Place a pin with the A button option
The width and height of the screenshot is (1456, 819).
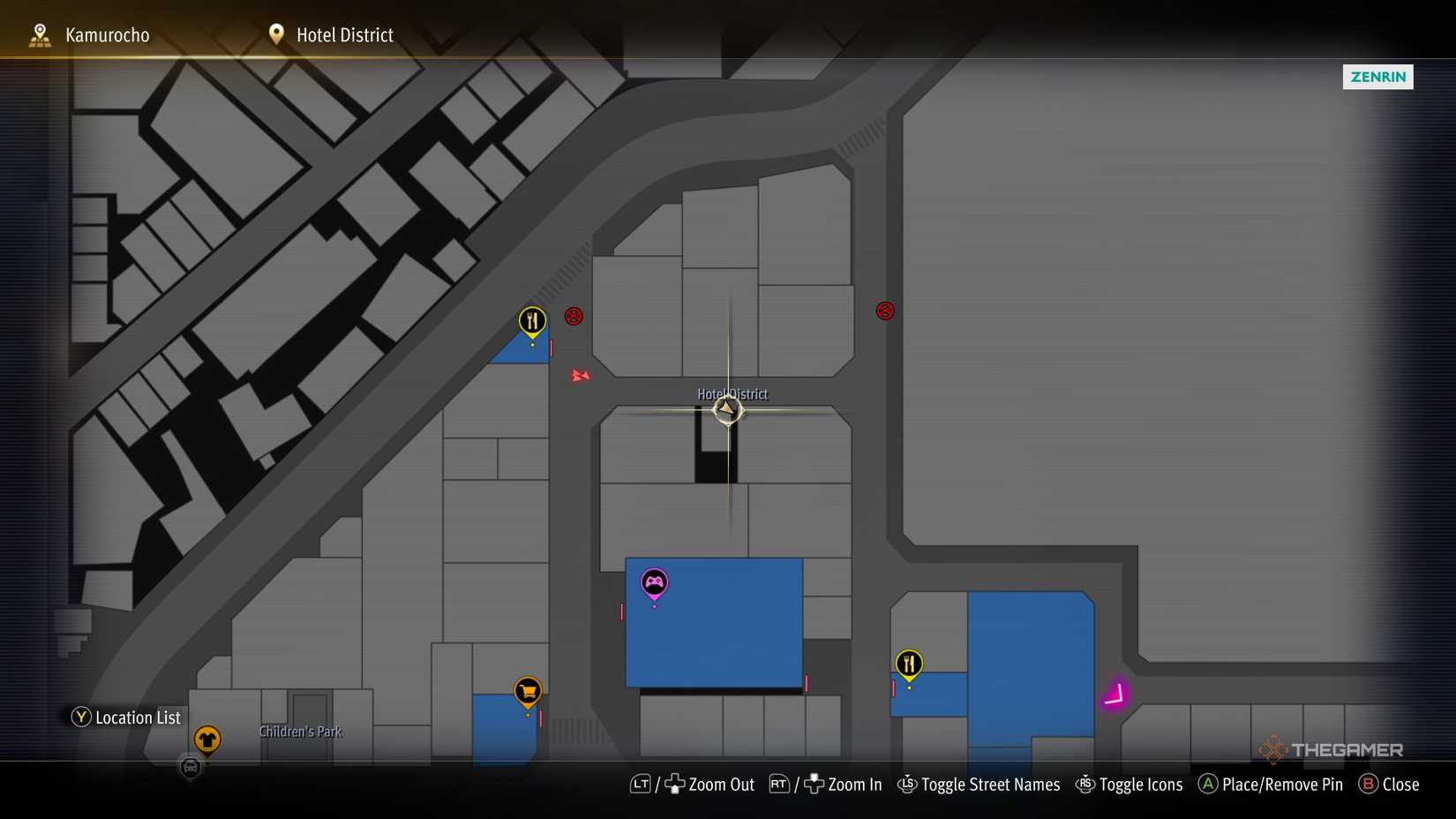pos(1271,785)
